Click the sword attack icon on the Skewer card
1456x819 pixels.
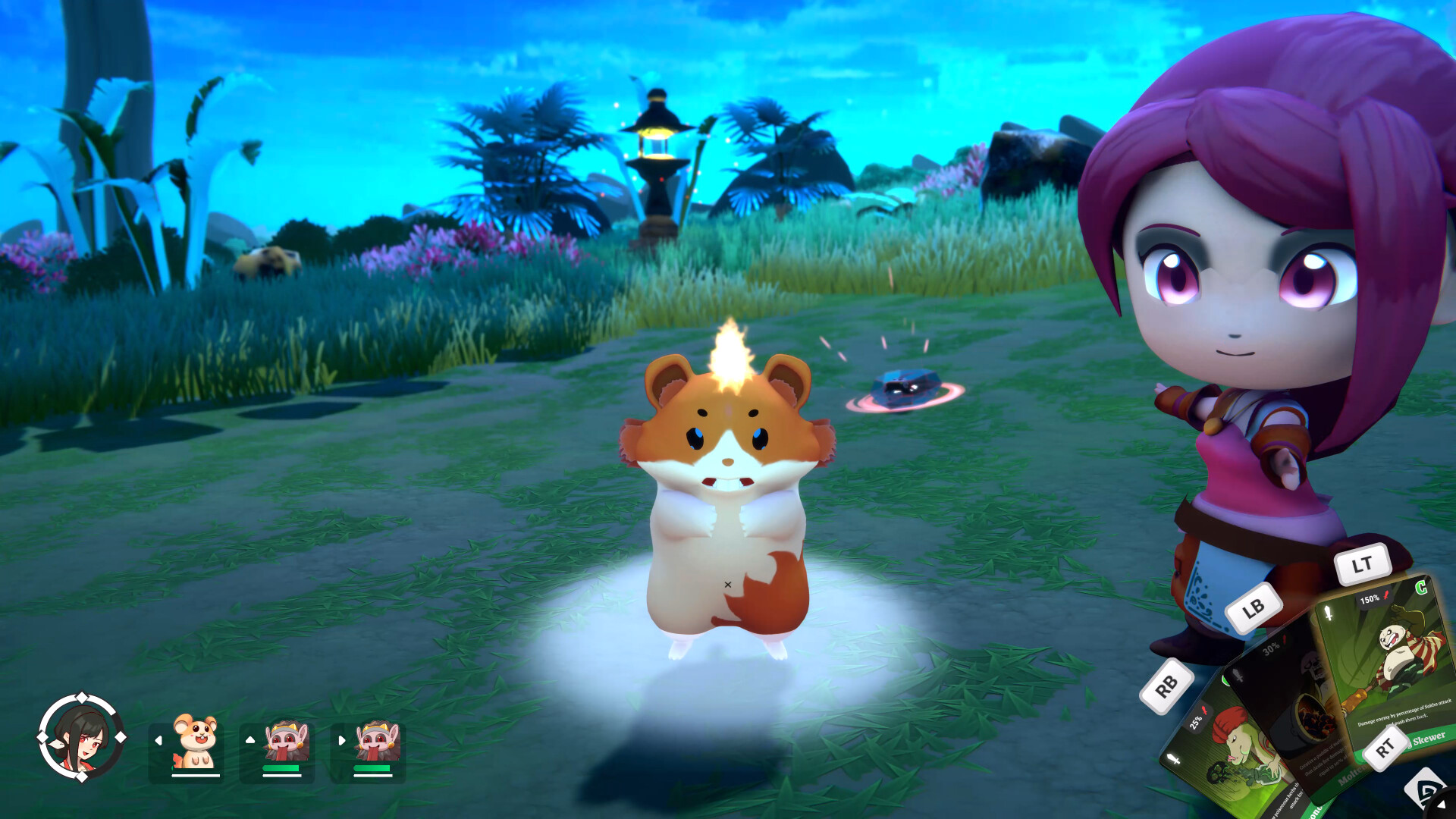pyautogui.click(x=1329, y=613)
